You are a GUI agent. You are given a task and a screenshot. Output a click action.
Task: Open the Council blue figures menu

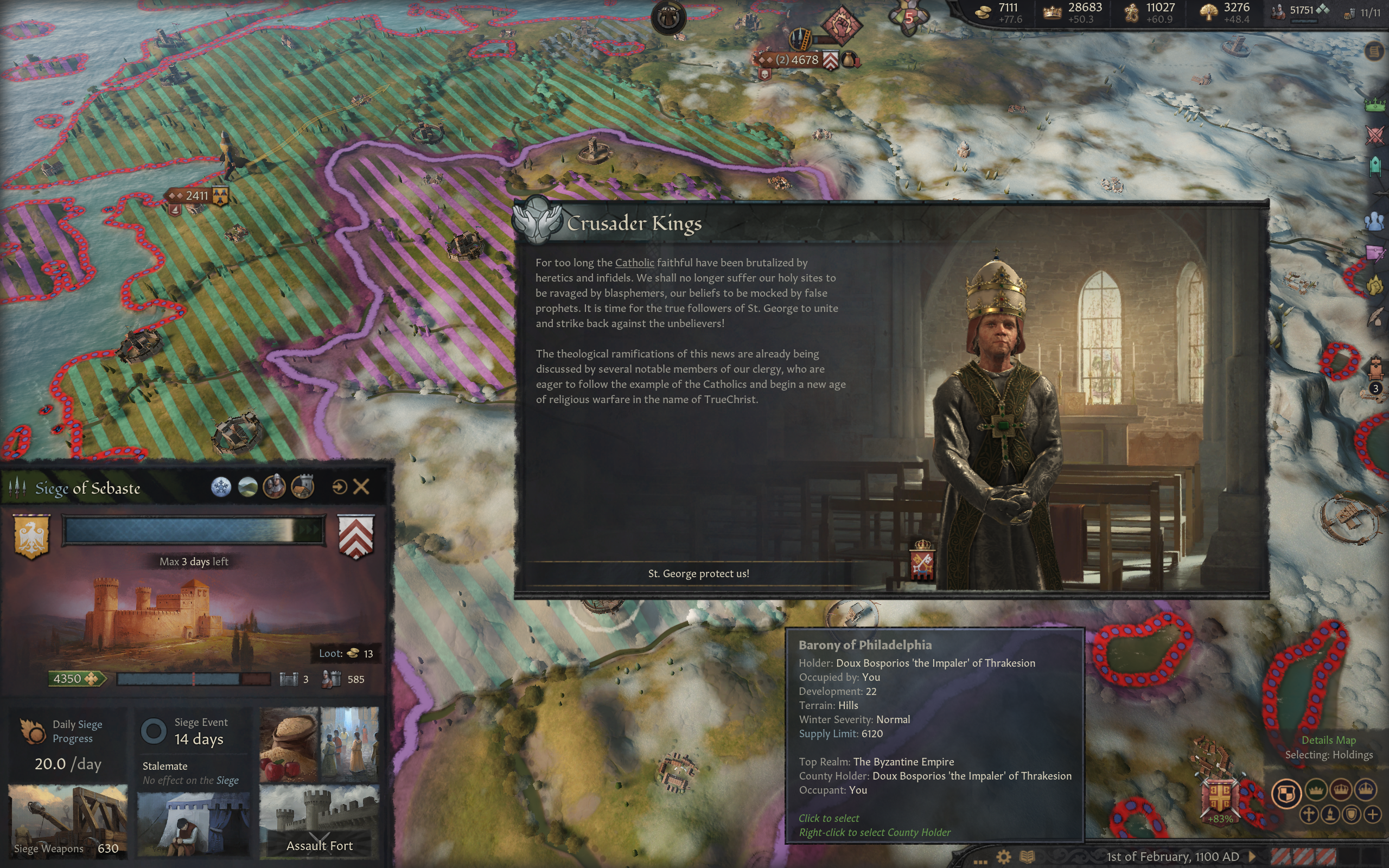point(1375,221)
